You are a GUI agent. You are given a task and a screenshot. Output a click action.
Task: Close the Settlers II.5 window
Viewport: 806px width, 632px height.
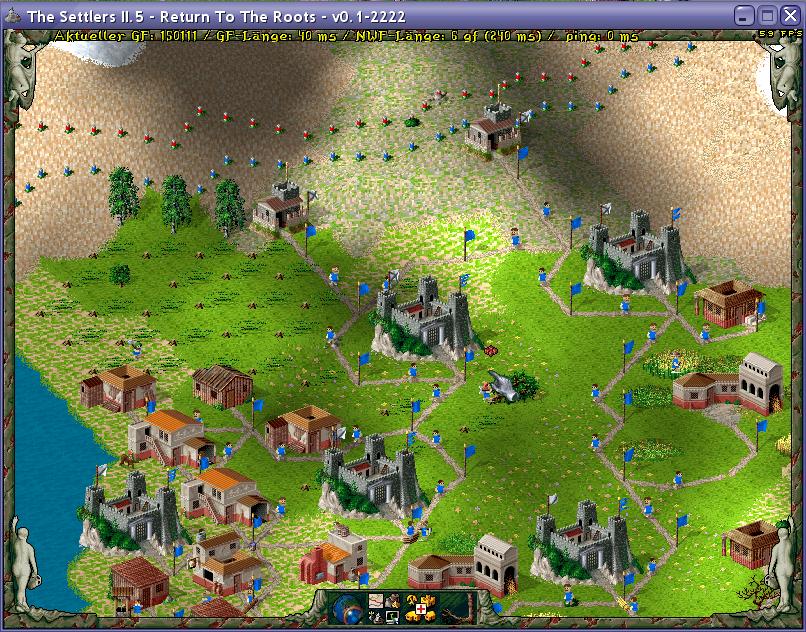click(789, 15)
